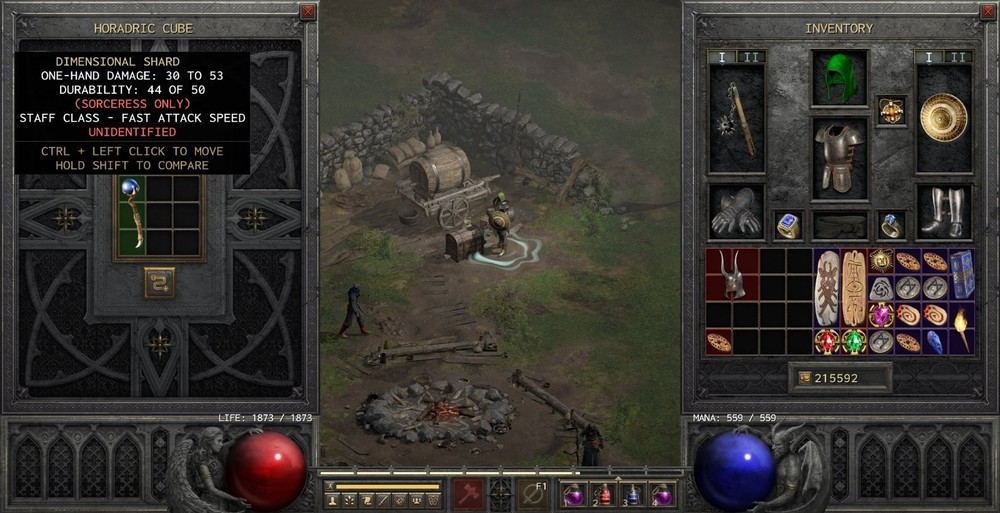This screenshot has height=513, width=1000.
Task: Select the equipped body armor
Action: point(840,157)
